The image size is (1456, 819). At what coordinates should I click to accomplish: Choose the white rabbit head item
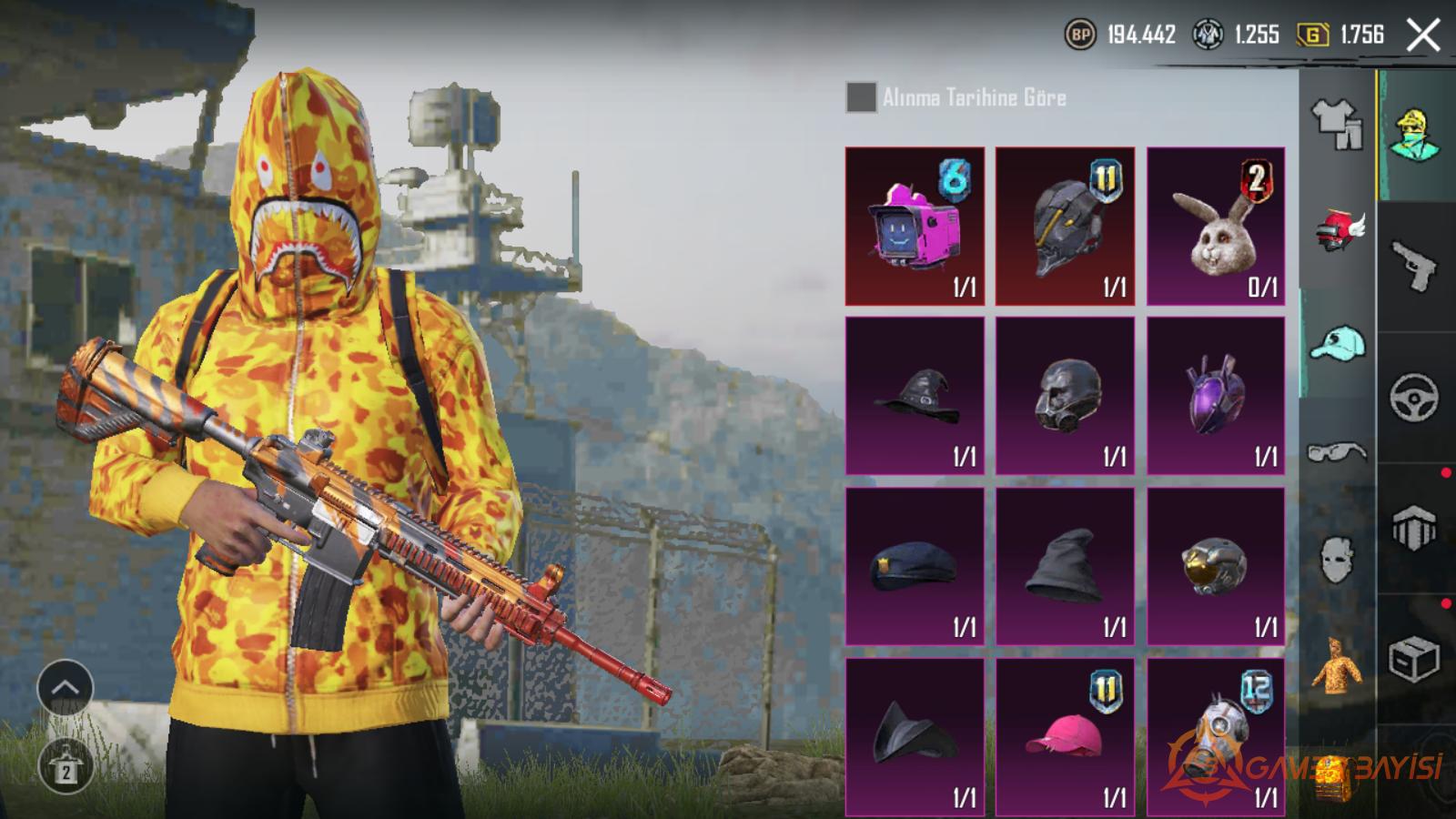(1216, 227)
